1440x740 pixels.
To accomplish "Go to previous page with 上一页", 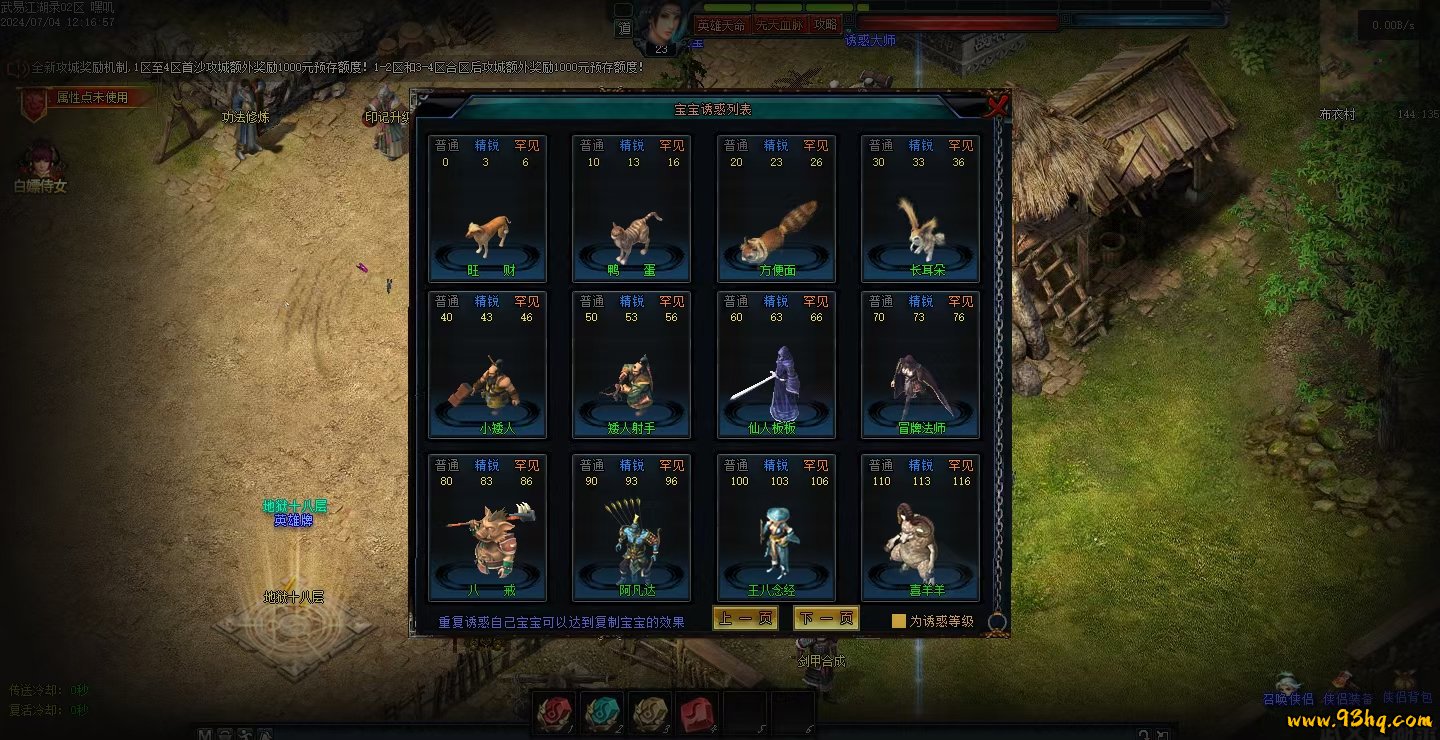I will coord(745,619).
